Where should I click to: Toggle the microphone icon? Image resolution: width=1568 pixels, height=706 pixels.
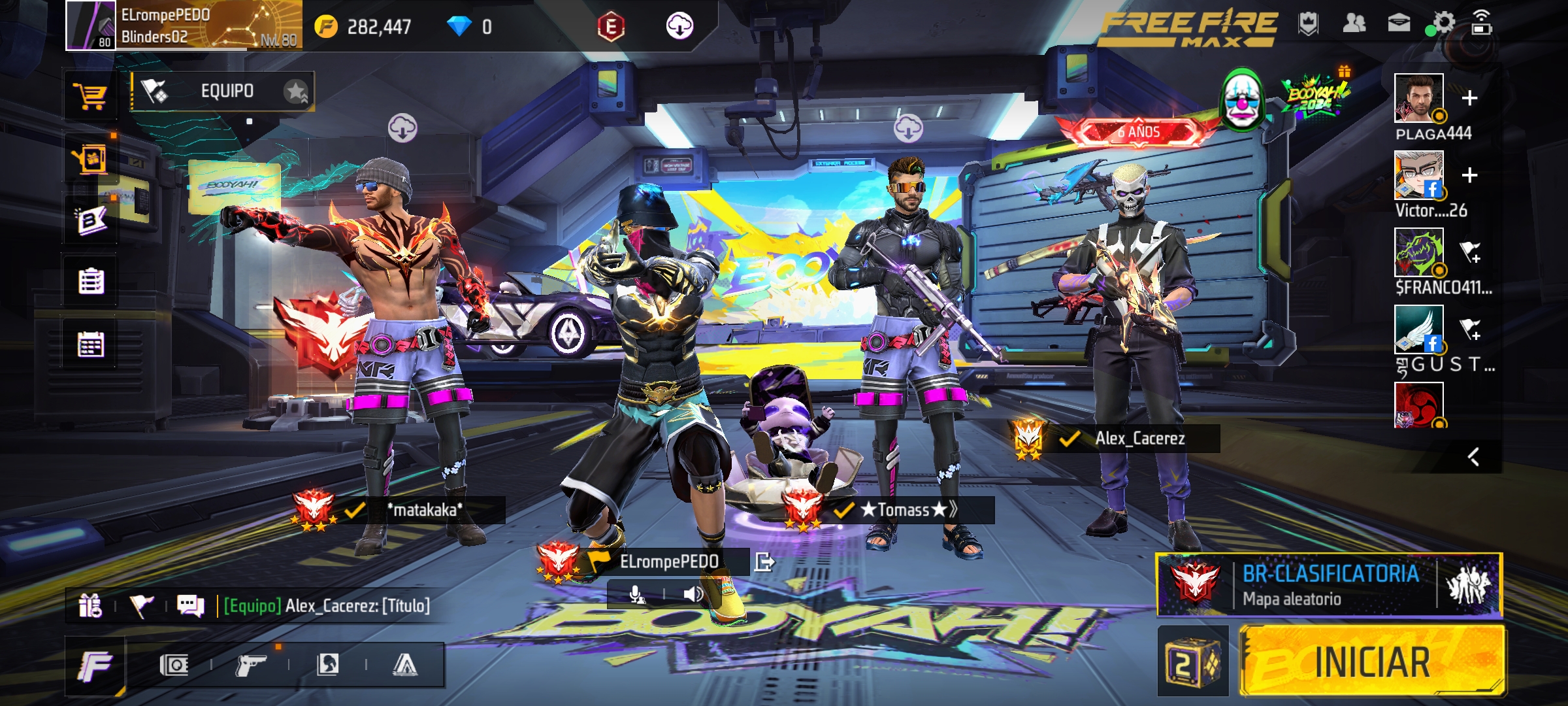636,594
